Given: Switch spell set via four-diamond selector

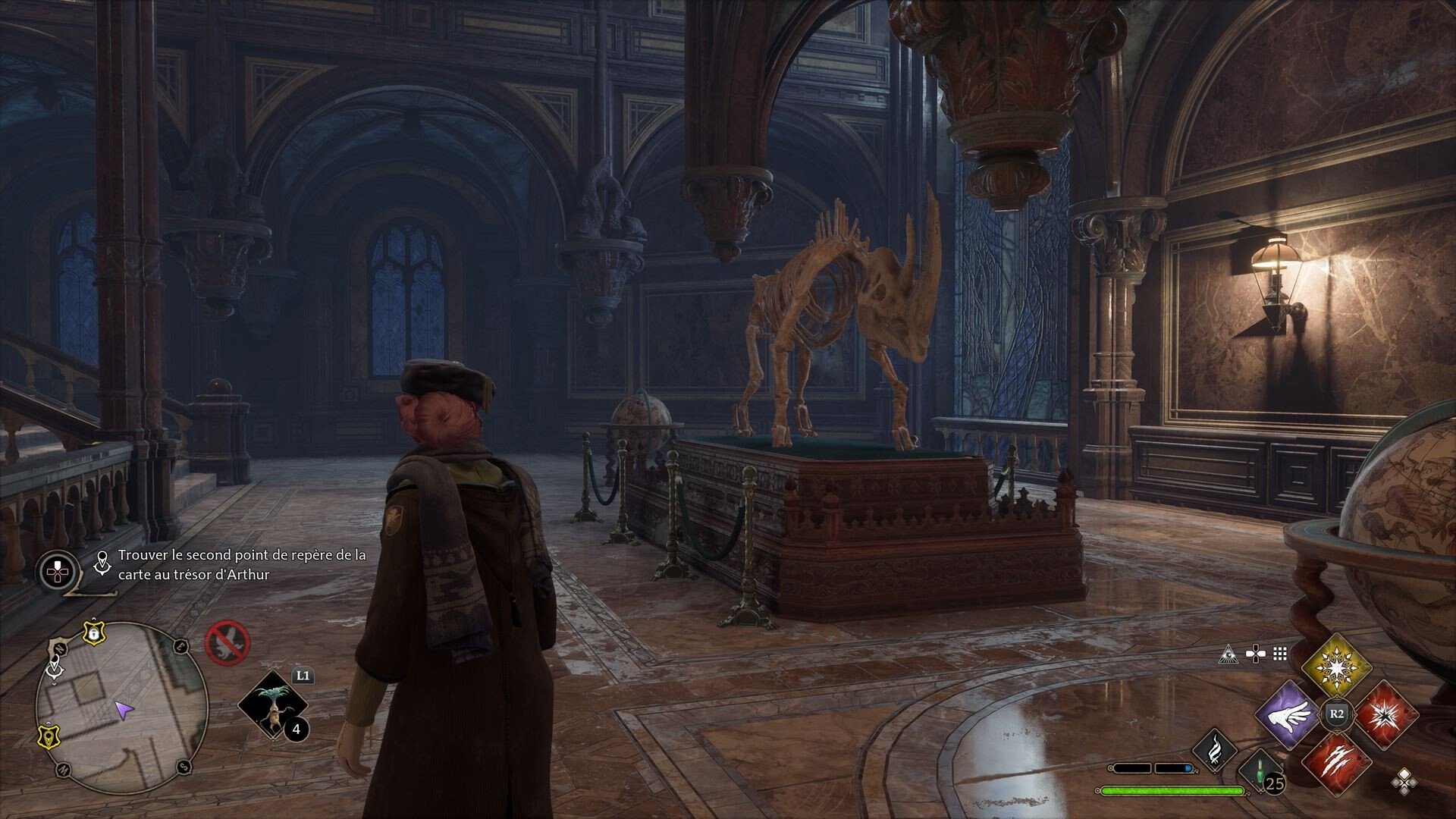Looking at the screenshot, I should coord(1404,782).
